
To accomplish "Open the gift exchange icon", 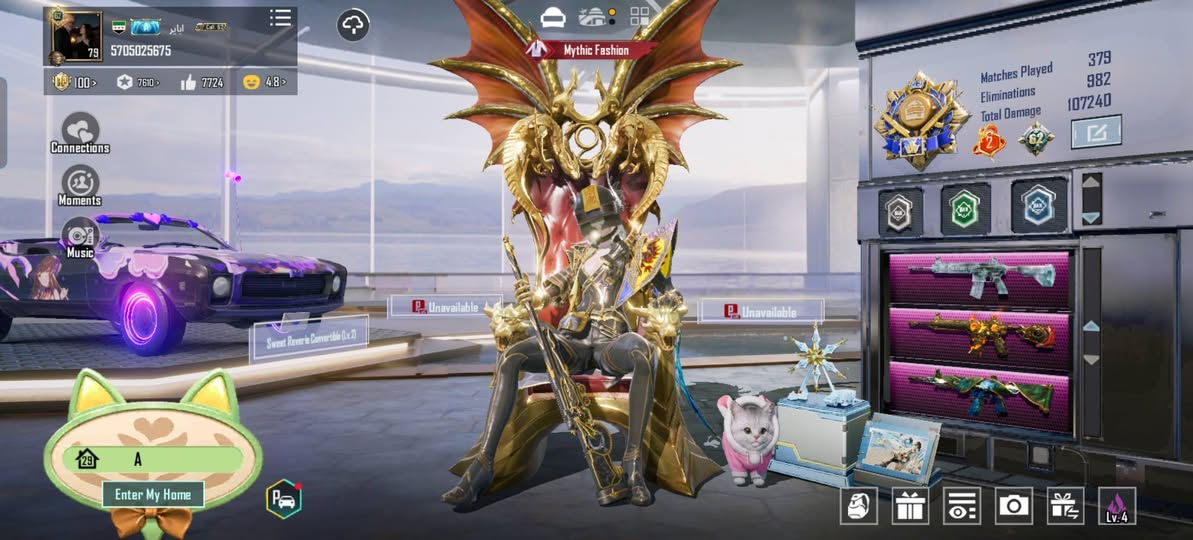I will point(1065,506).
